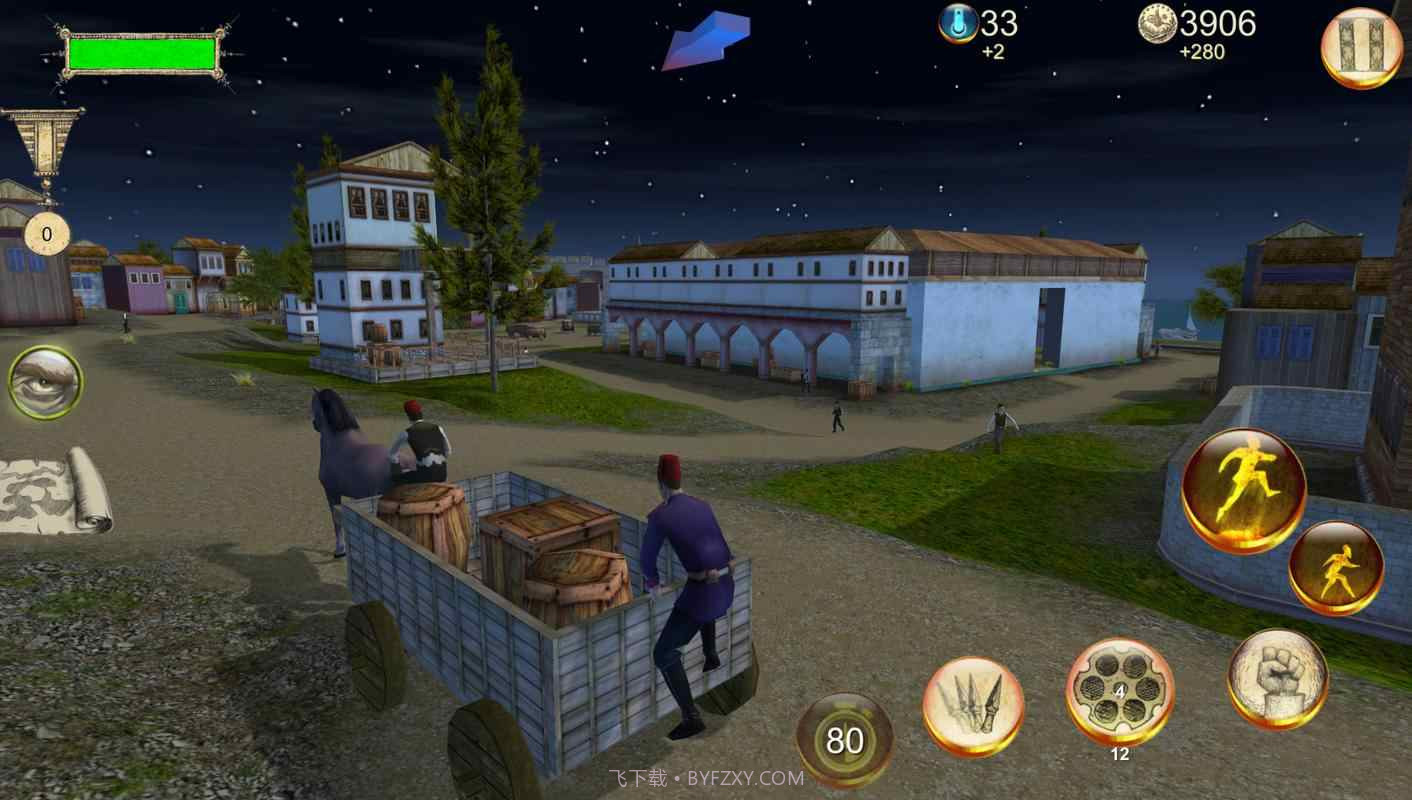Screen dimensions: 1412x800
Task: Tap the blue thermometer status icon
Action: tap(958, 24)
